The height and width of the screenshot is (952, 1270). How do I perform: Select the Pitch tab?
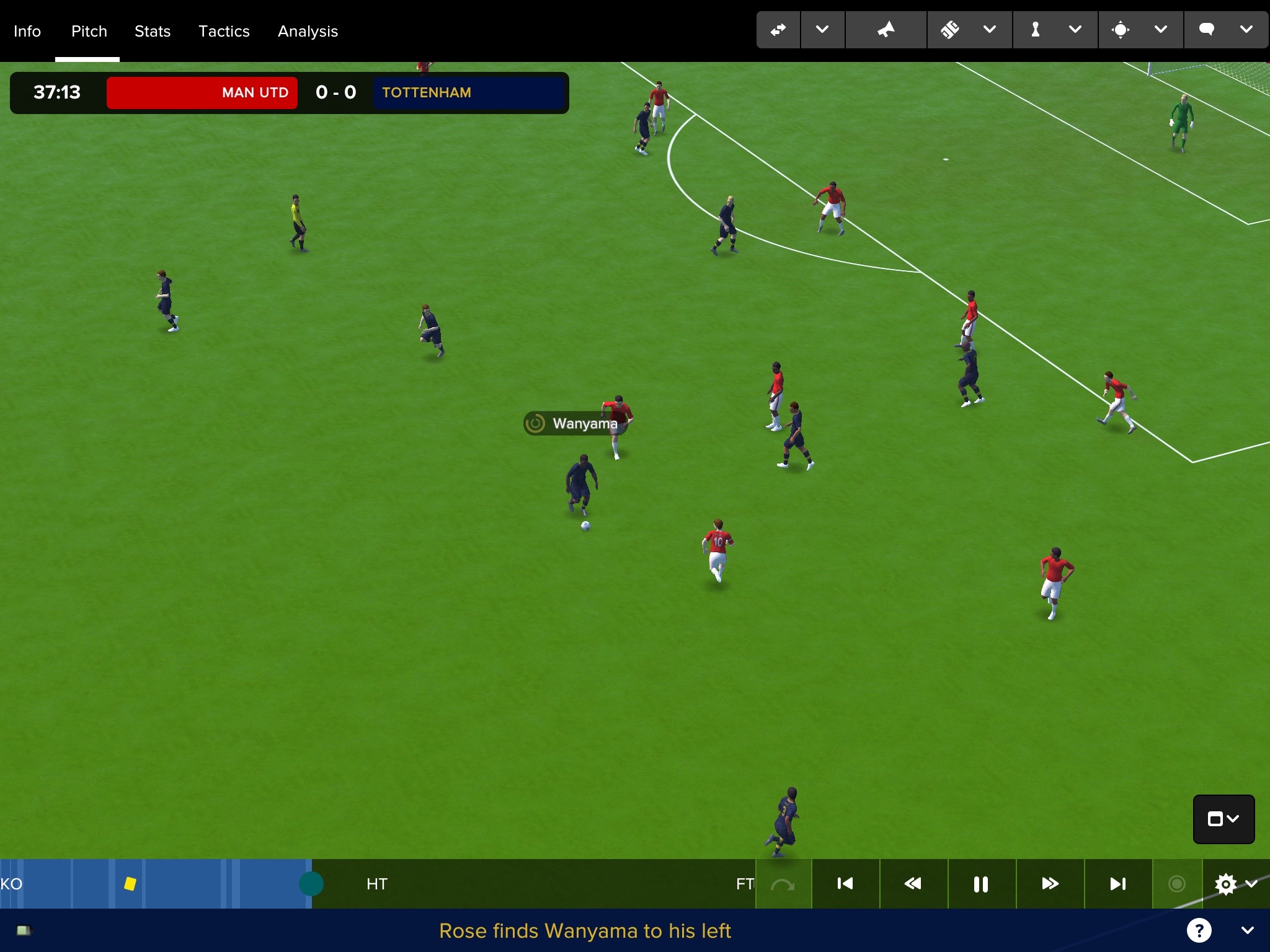pos(89,31)
